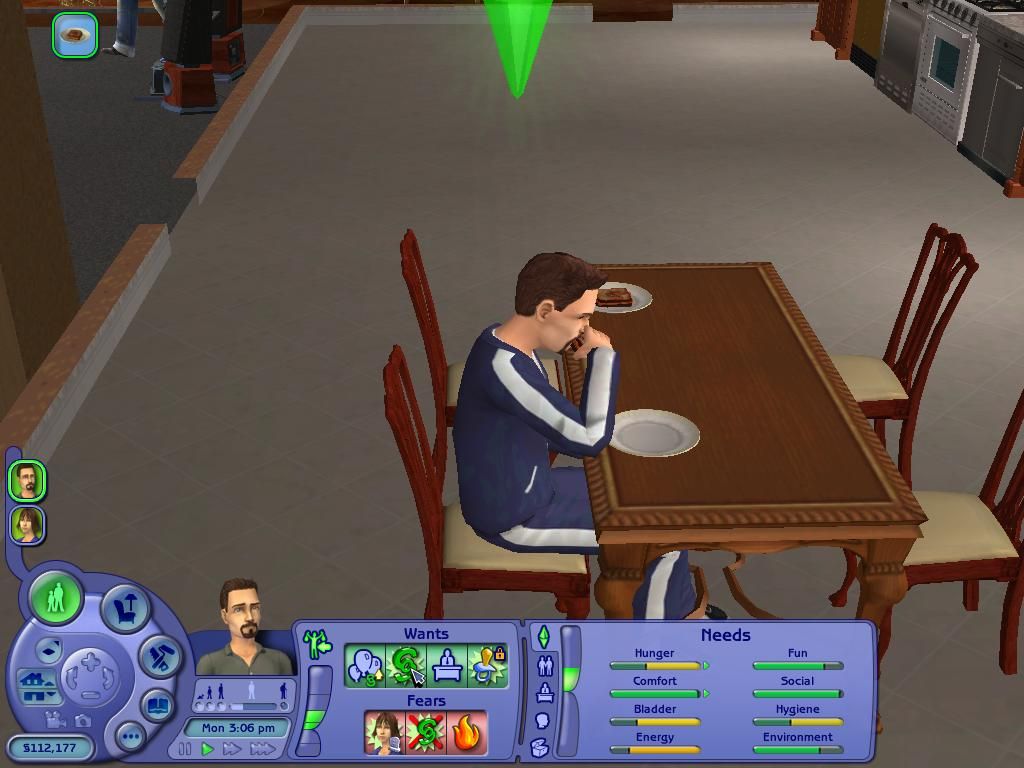Set game speed to normal play
Viewport: 1024px width, 768px height.
point(208,748)
